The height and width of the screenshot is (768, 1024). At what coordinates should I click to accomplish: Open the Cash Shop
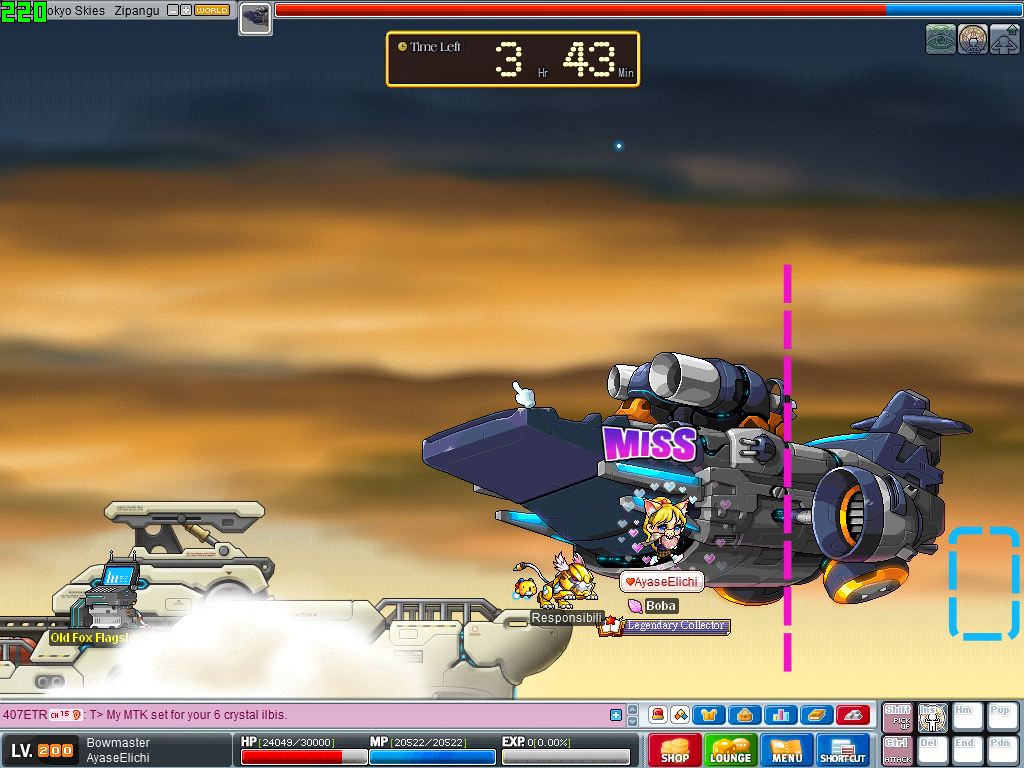[675, 751]
